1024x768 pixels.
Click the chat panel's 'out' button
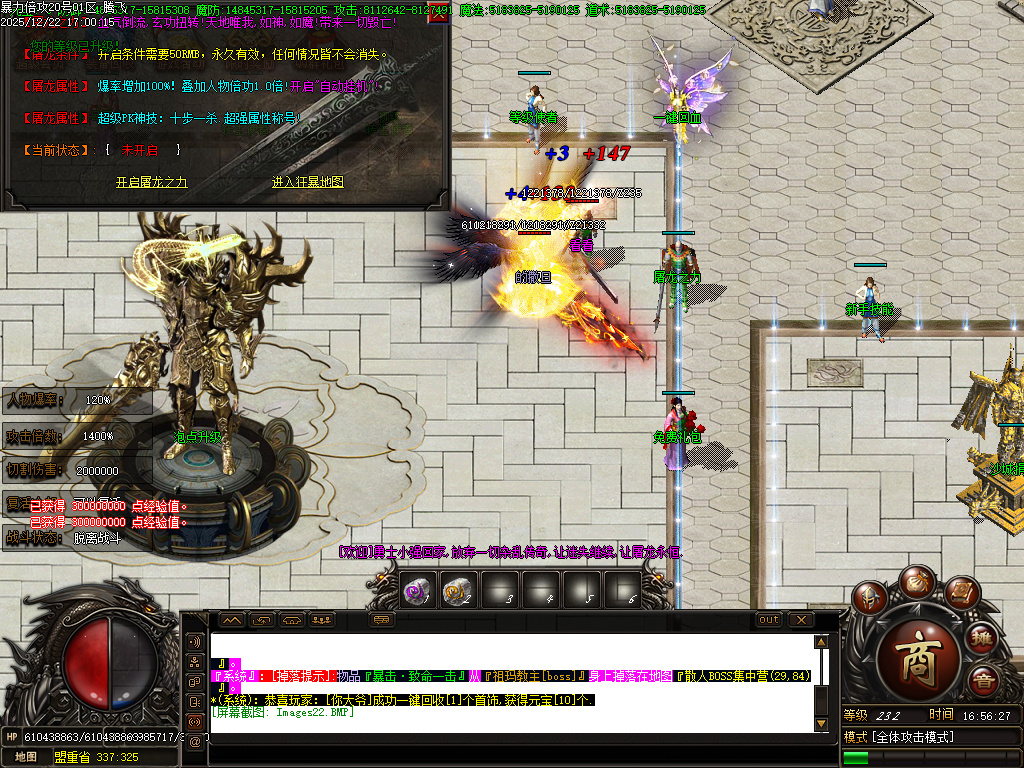pyautogui.click(x=768, y=620)
